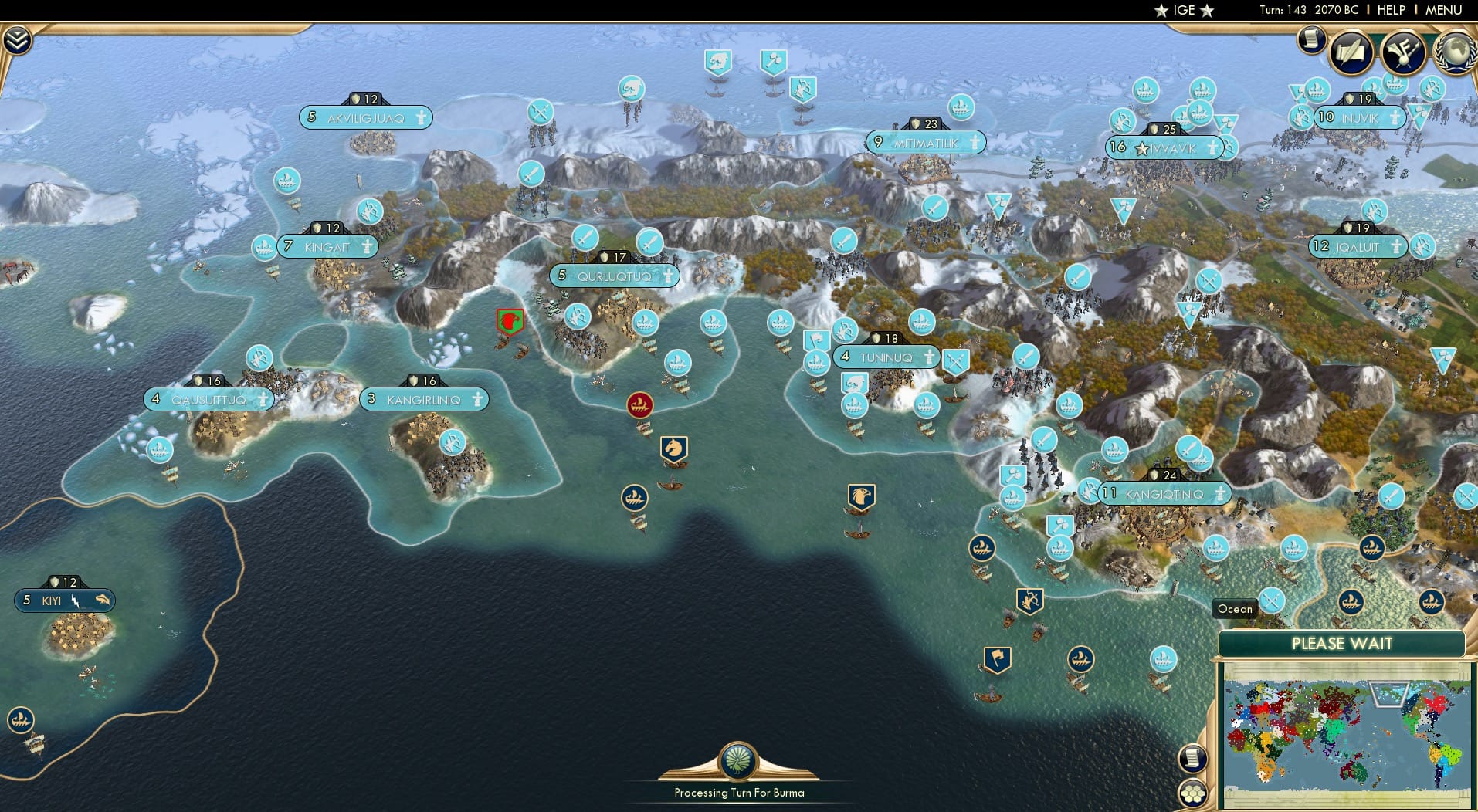This screenshot has height=812, width=1478.
Task: Click the capital star on the Ivvavik banner
Action: click(1142, 148)
